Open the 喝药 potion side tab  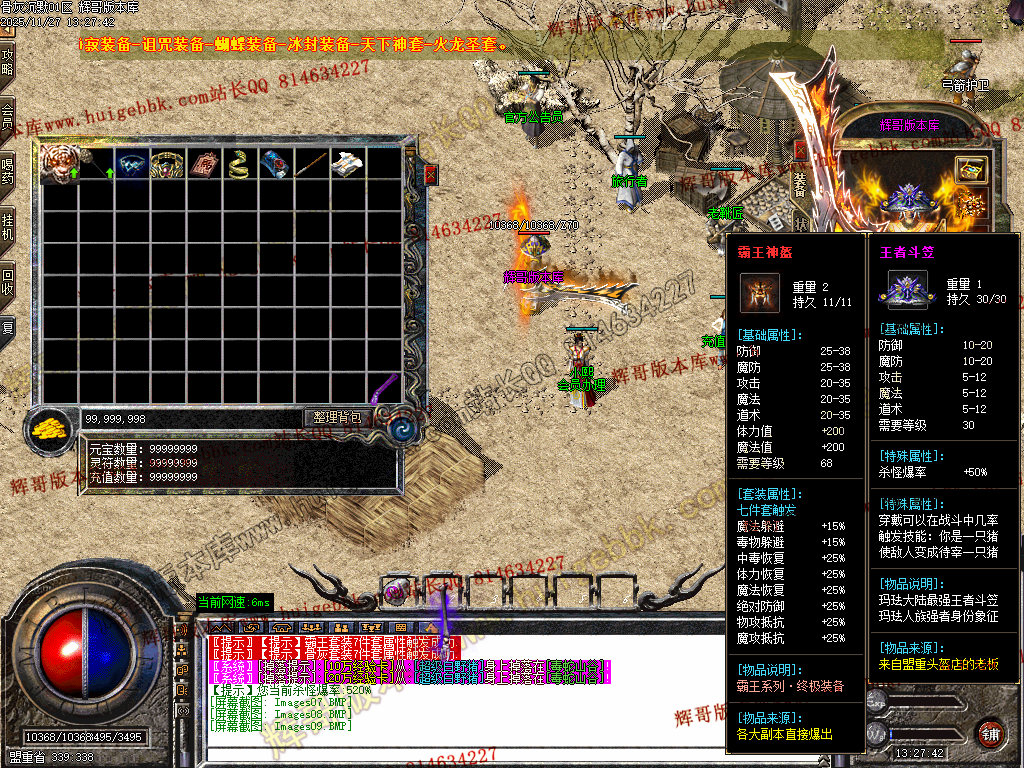coord(8,172)
